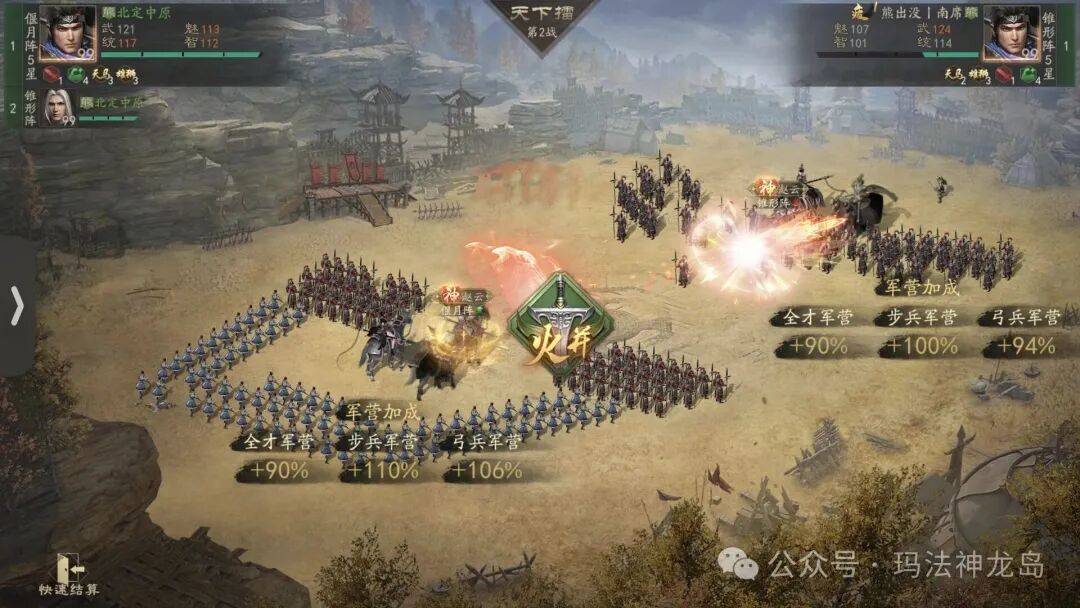Open the 天下擂 battle banner
This screenshot has height=608, width=1080.
point(542,22)
